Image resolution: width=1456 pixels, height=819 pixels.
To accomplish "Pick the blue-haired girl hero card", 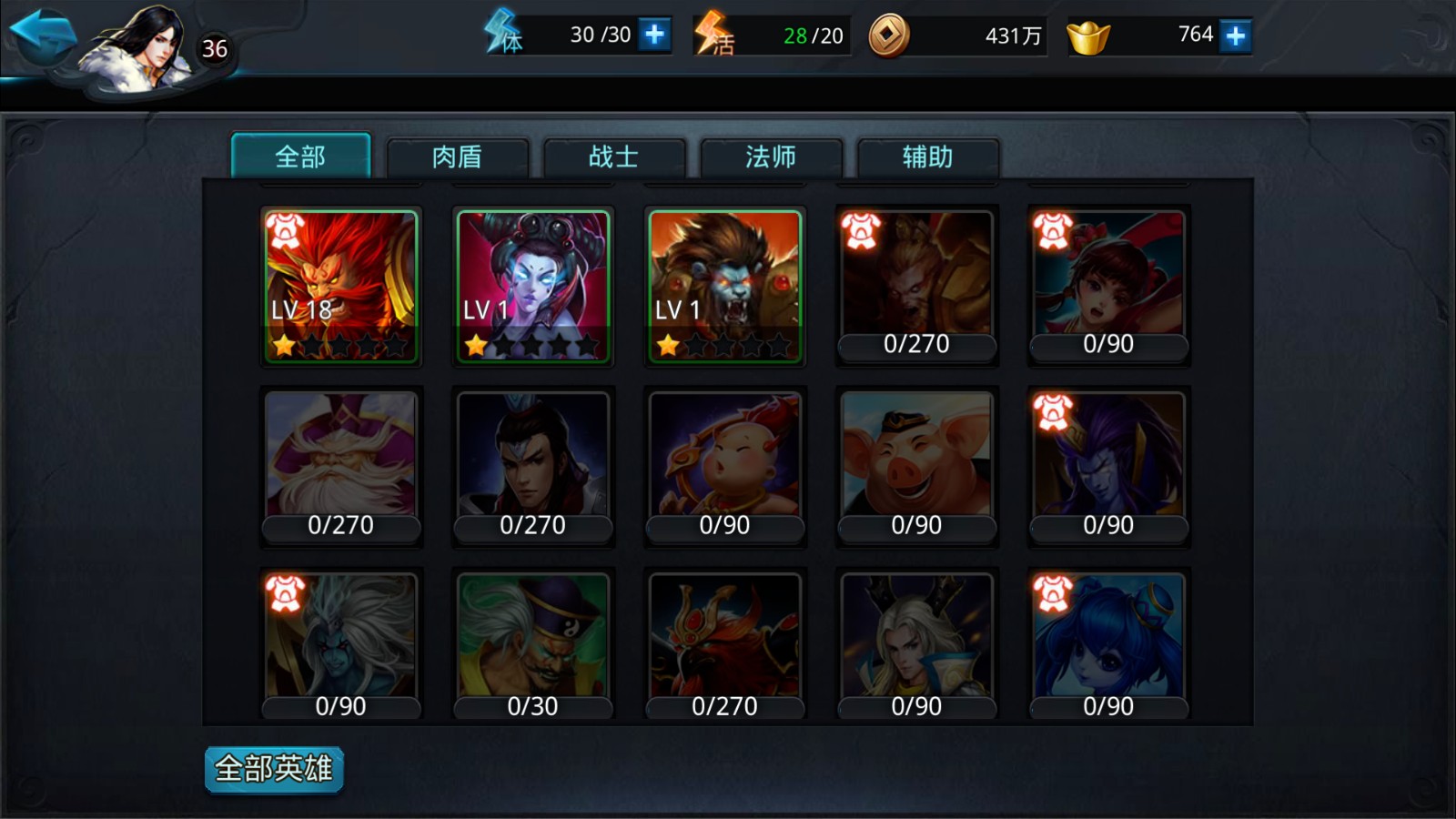I will (1108, 646).
